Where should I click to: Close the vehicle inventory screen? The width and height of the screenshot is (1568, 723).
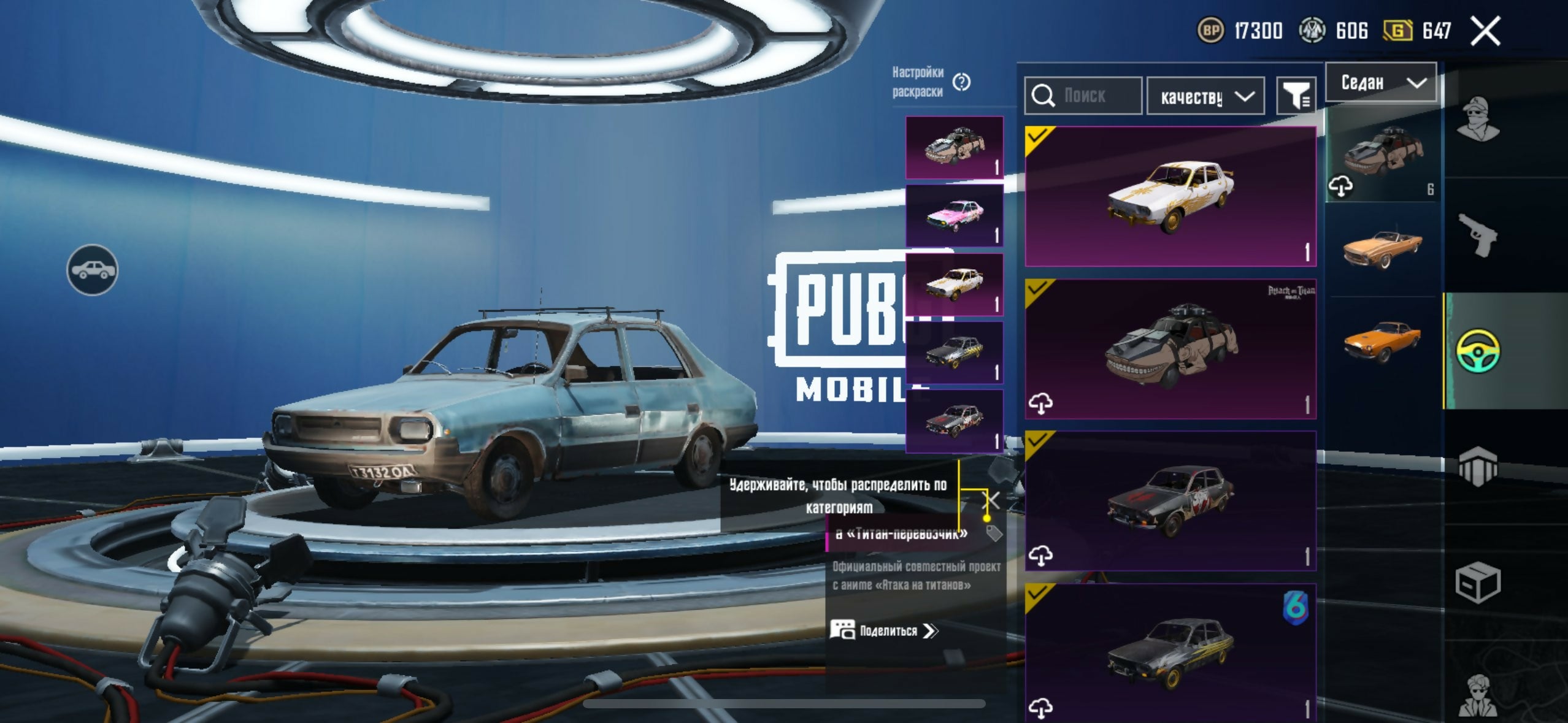click(1485, 31)
